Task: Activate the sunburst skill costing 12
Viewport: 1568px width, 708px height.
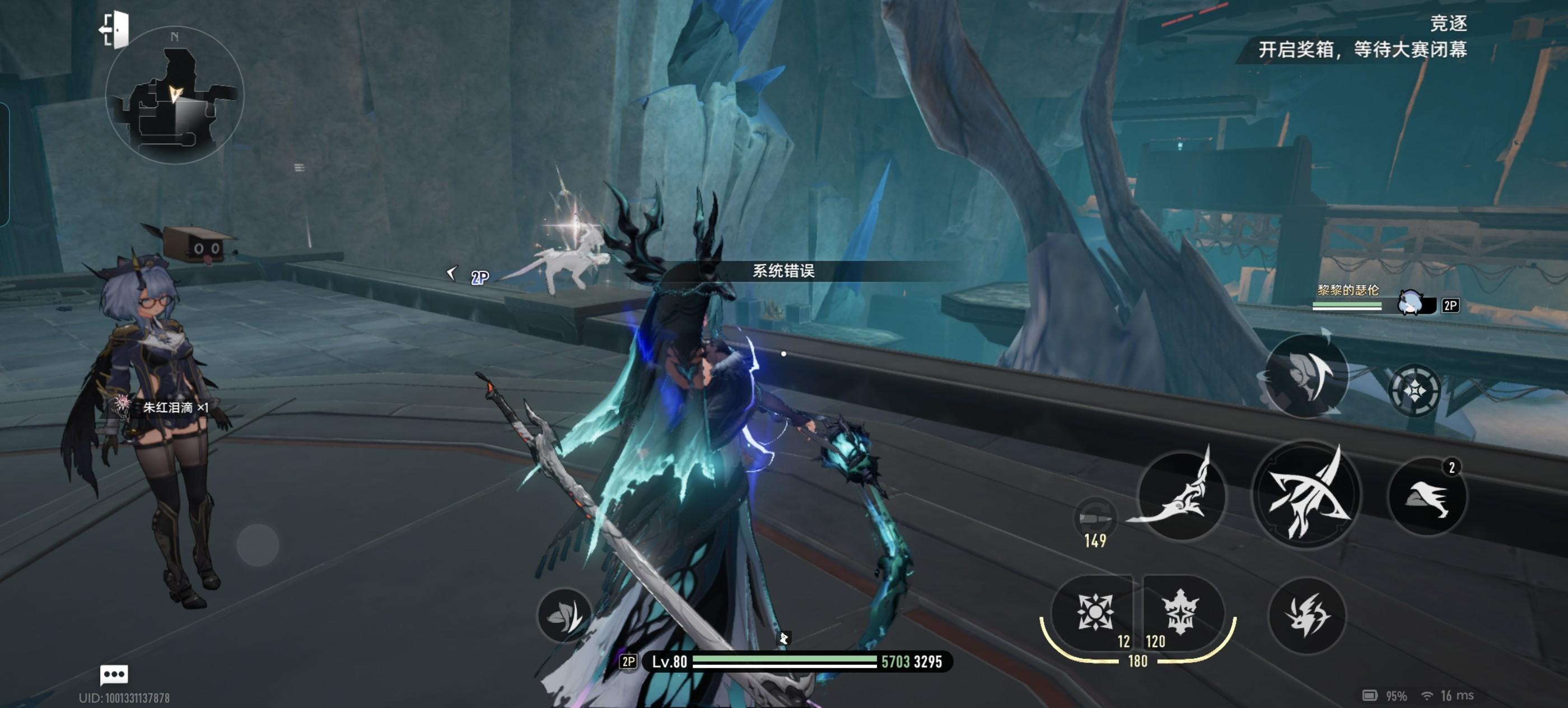Action: (1094, 612)
